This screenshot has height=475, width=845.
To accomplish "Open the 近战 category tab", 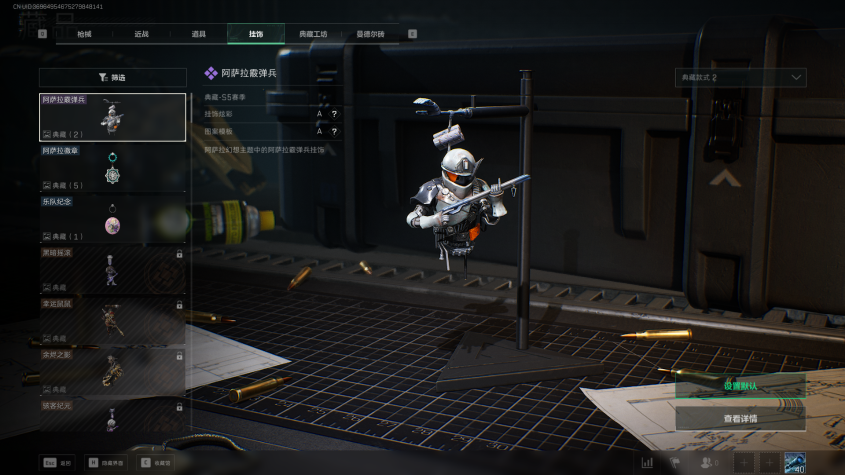I will [x=142, y=34].
